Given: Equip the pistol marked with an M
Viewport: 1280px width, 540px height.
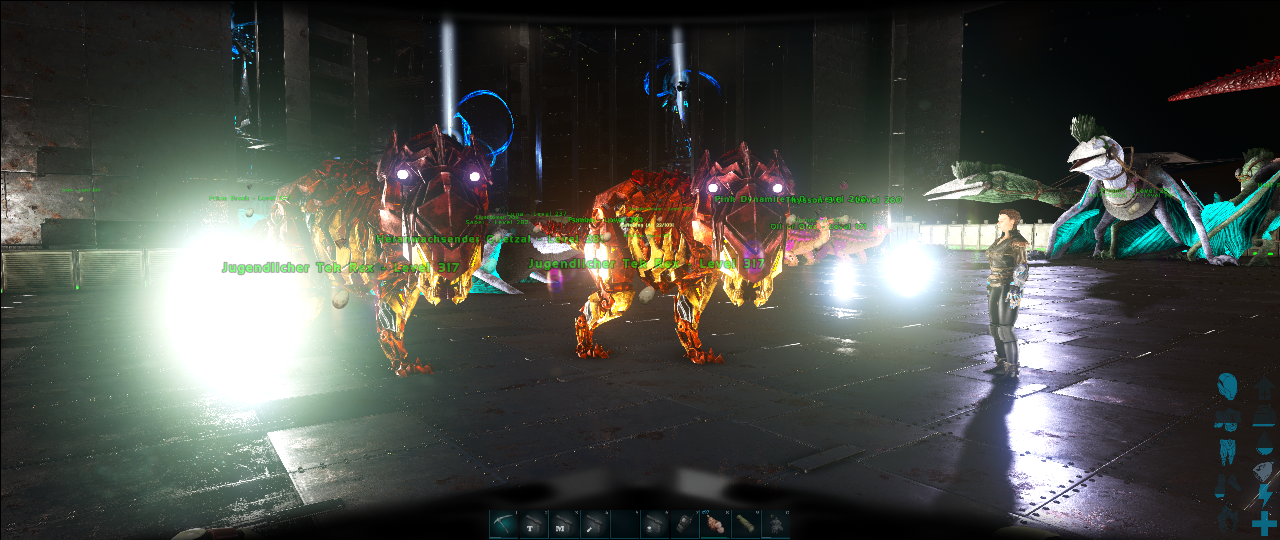Looking at the screenshot, I should coord(564,524).
